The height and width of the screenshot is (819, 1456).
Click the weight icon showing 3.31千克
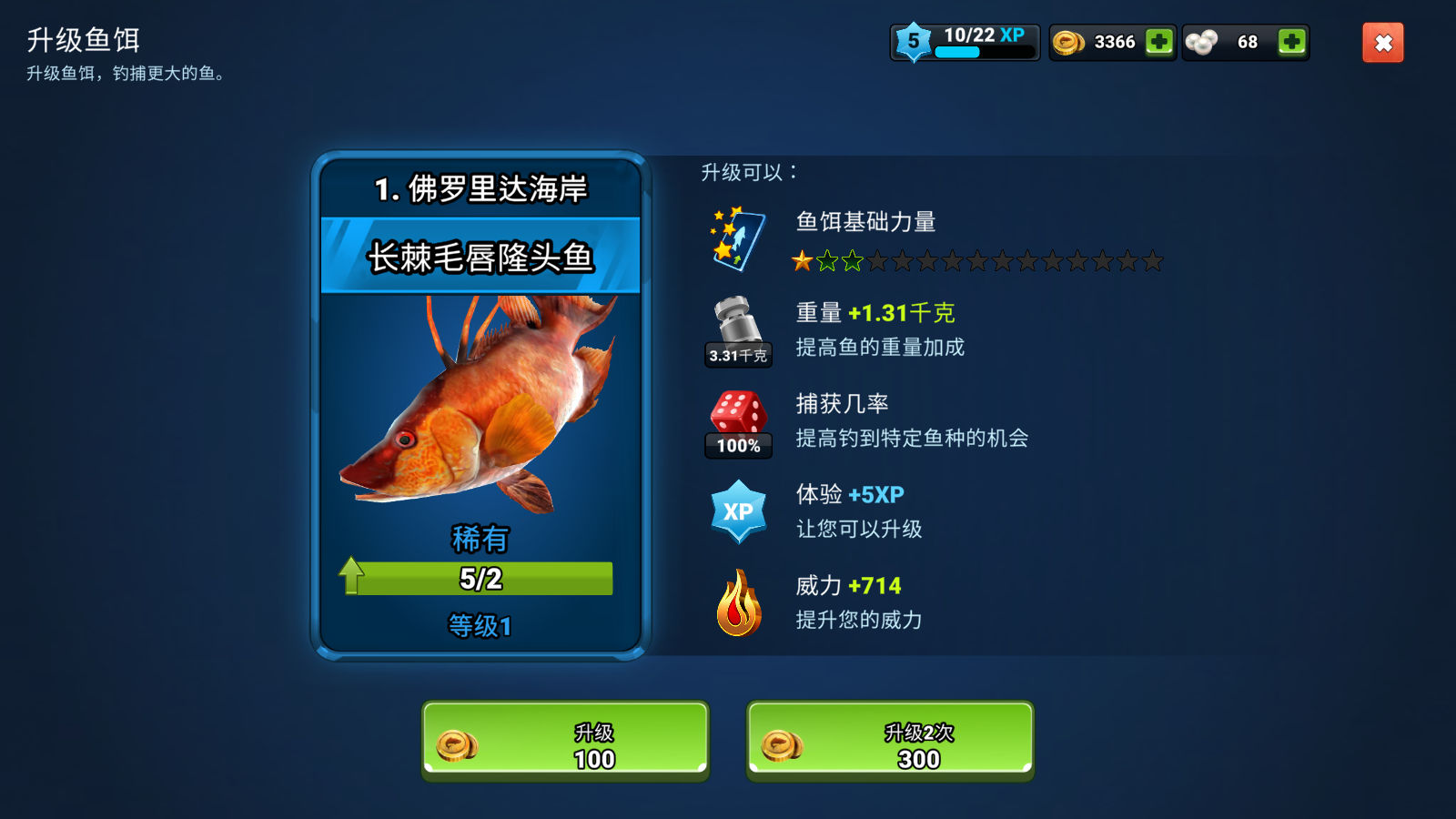pos(737,329)
